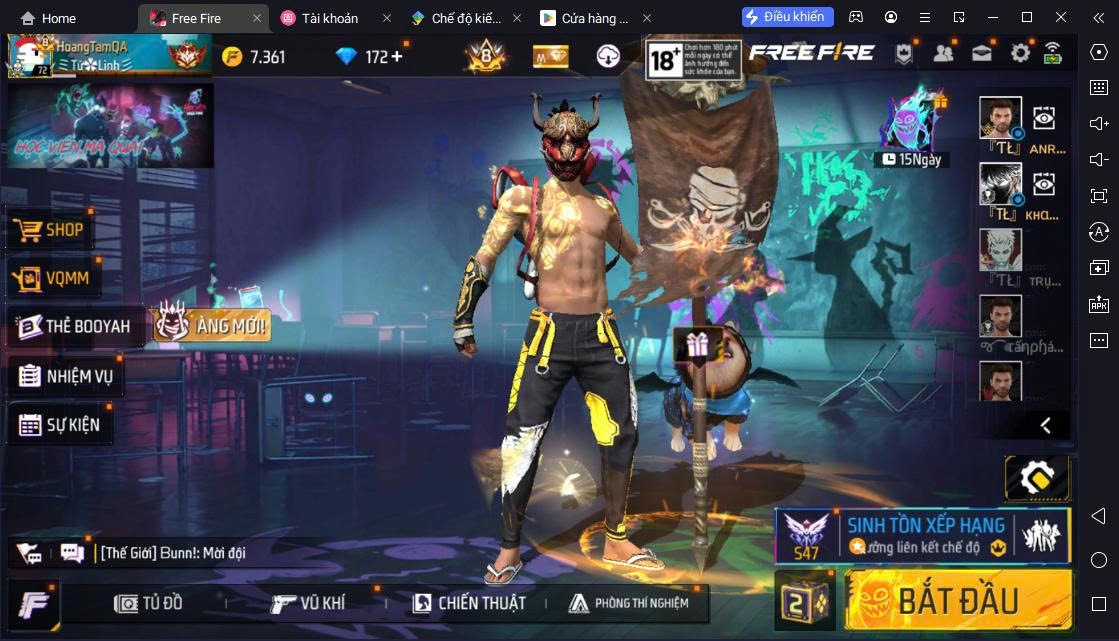Image resolution: width=1119 pixels, height=641 pixels.
Task: Open THẺ BOOYAH pass
Action: [75, 326]
